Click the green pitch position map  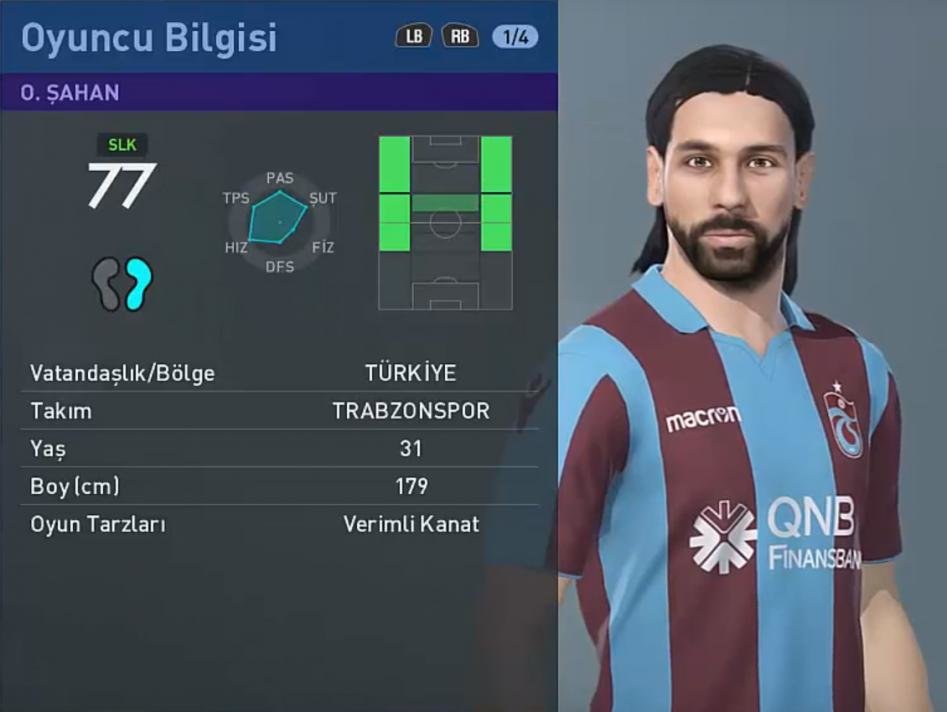[x=445, y=222]
